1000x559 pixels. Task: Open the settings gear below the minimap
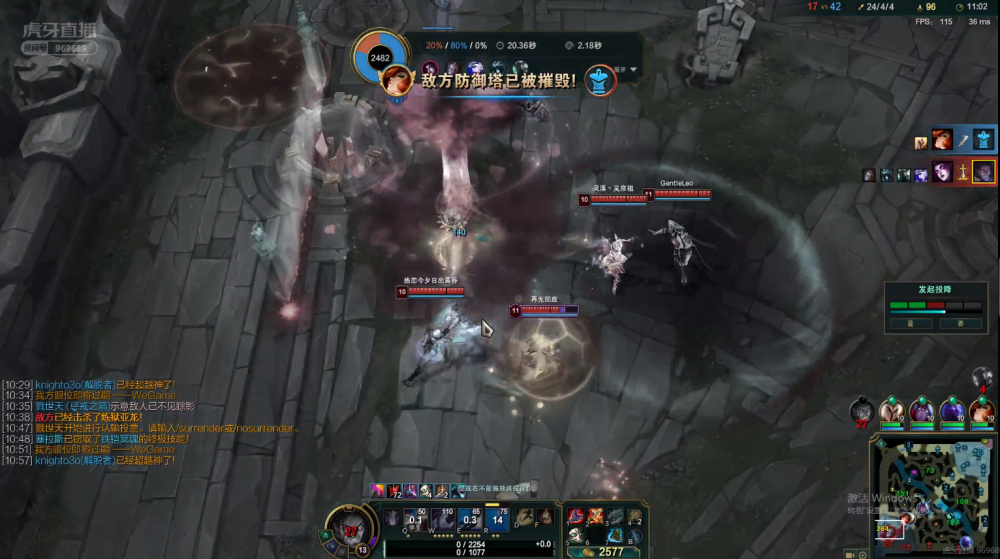862,552
